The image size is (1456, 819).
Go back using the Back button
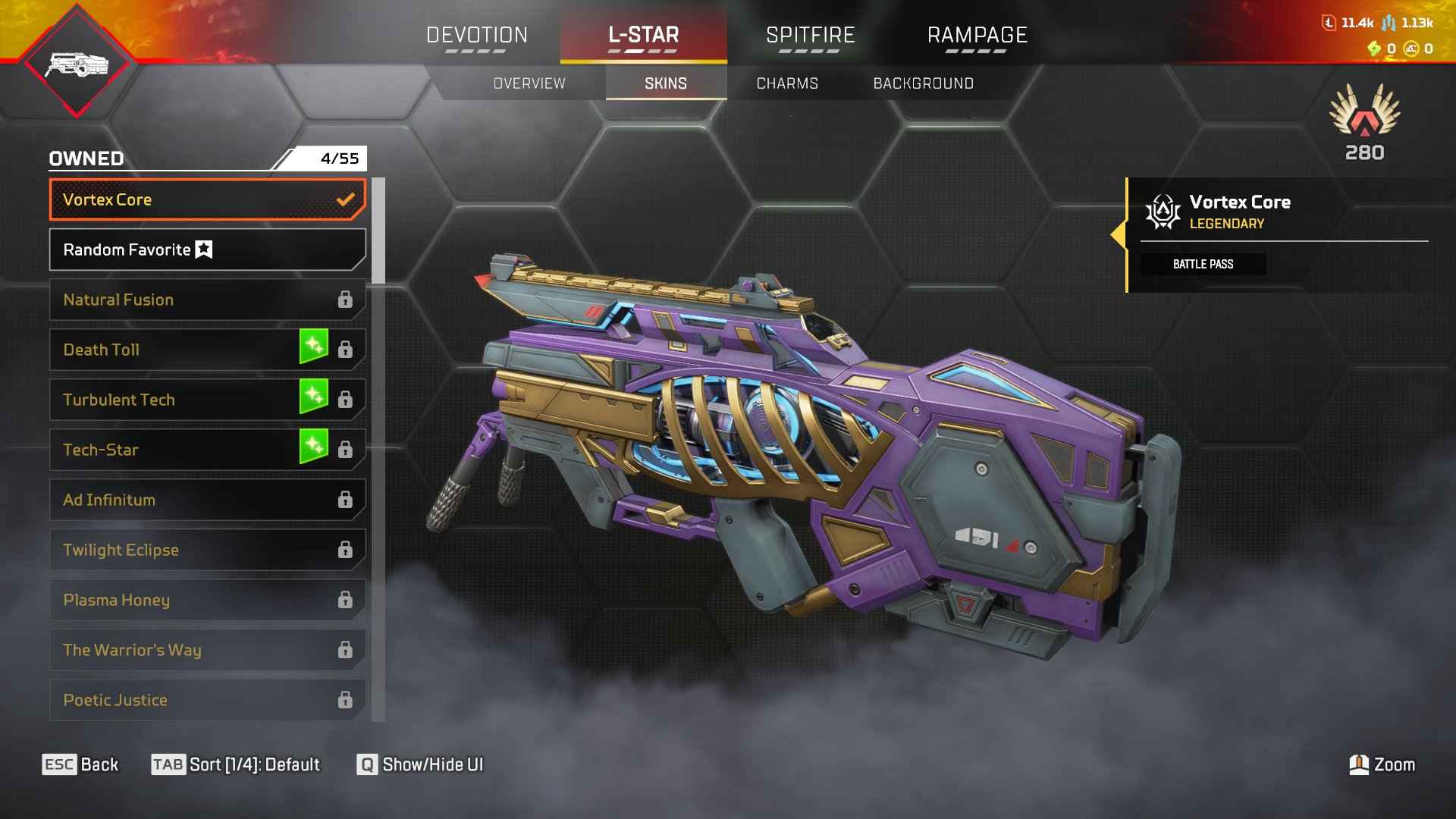pyautogui.click(x=80, y=764)
